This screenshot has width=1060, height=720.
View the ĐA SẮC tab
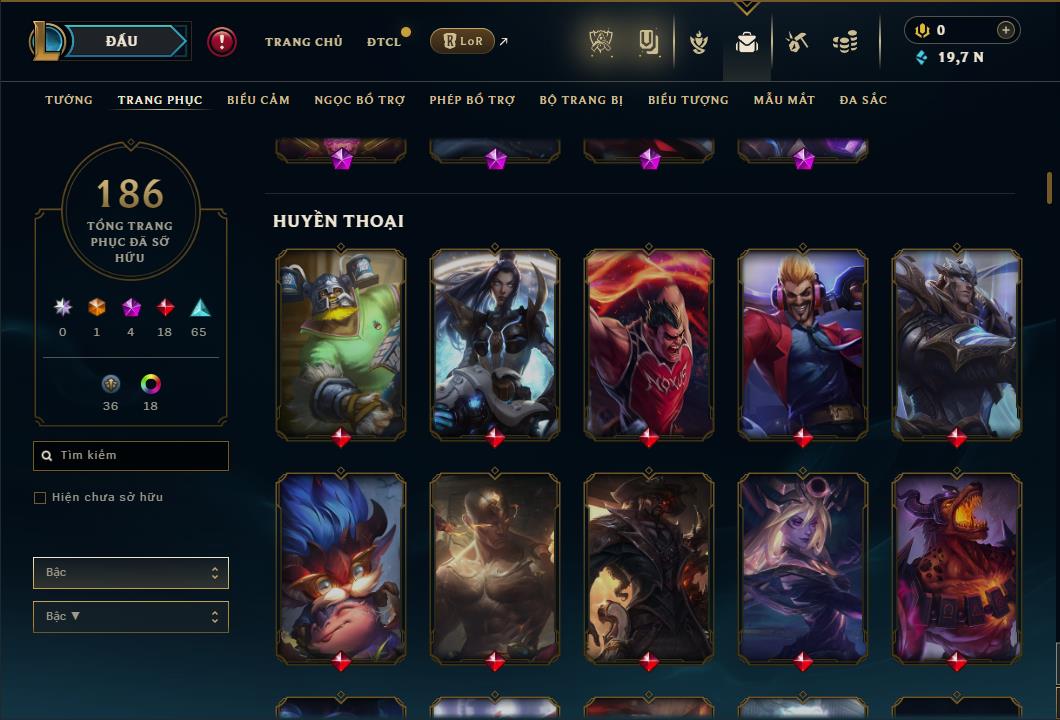pos(863,100)
